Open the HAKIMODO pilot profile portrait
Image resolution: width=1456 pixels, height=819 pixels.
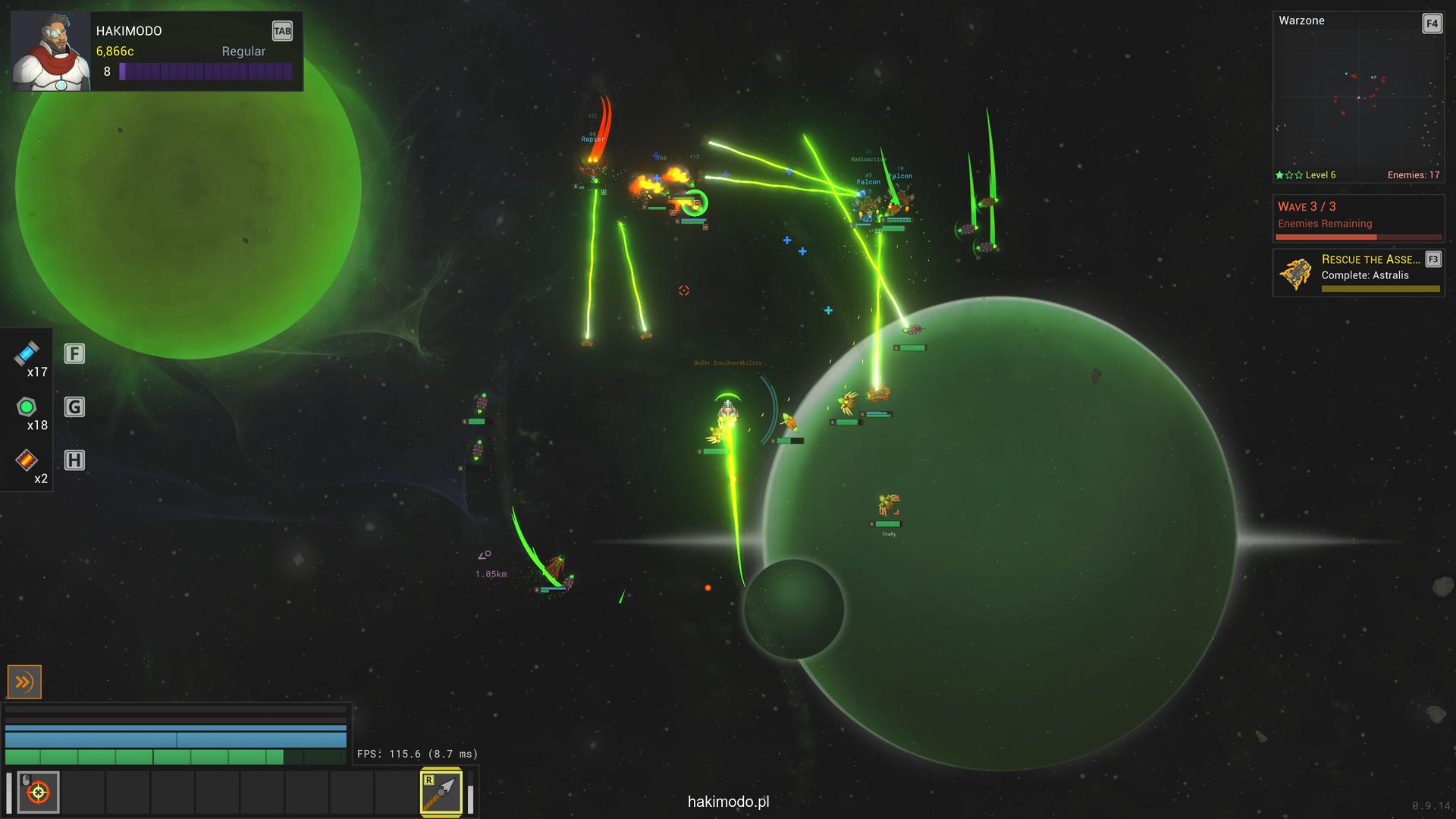tap(51, 52)
